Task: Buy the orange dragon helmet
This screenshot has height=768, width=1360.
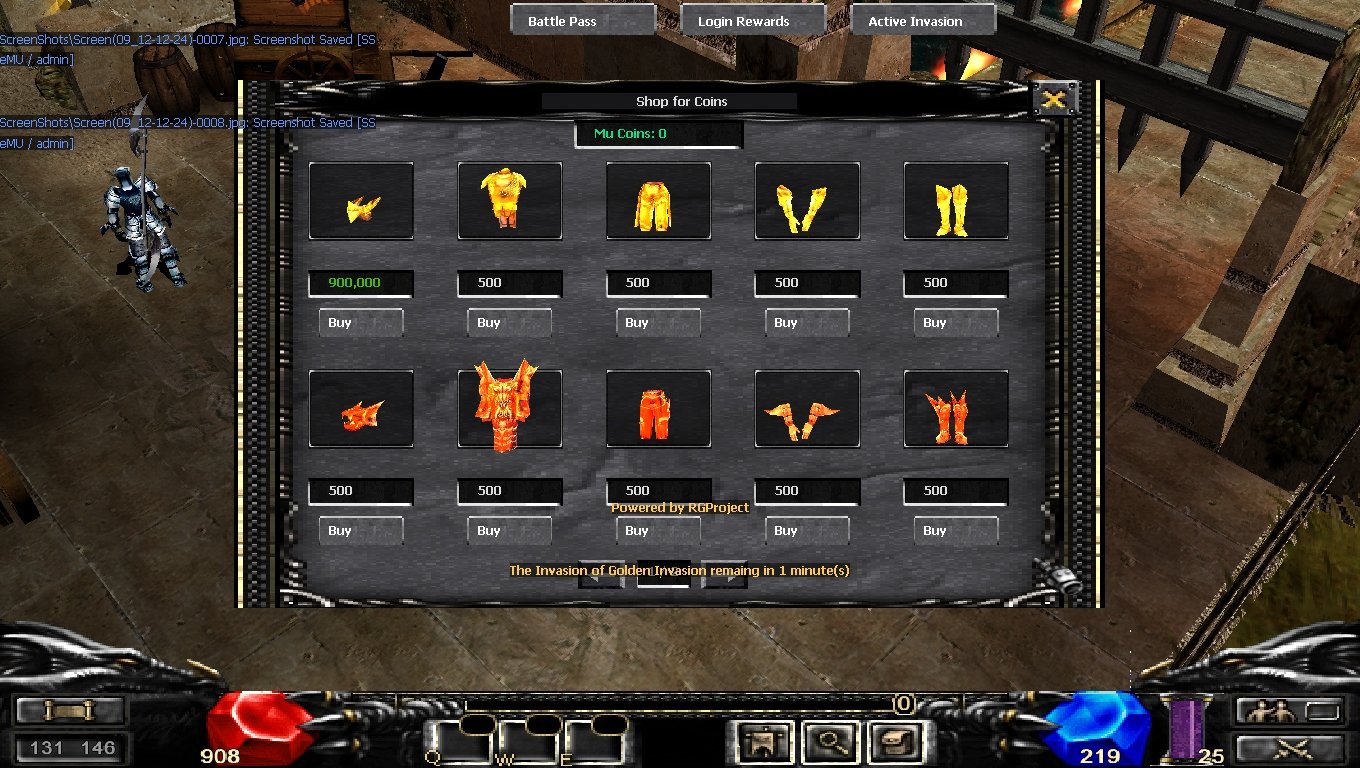Action: pyautogui.click(x=360, y=530)
